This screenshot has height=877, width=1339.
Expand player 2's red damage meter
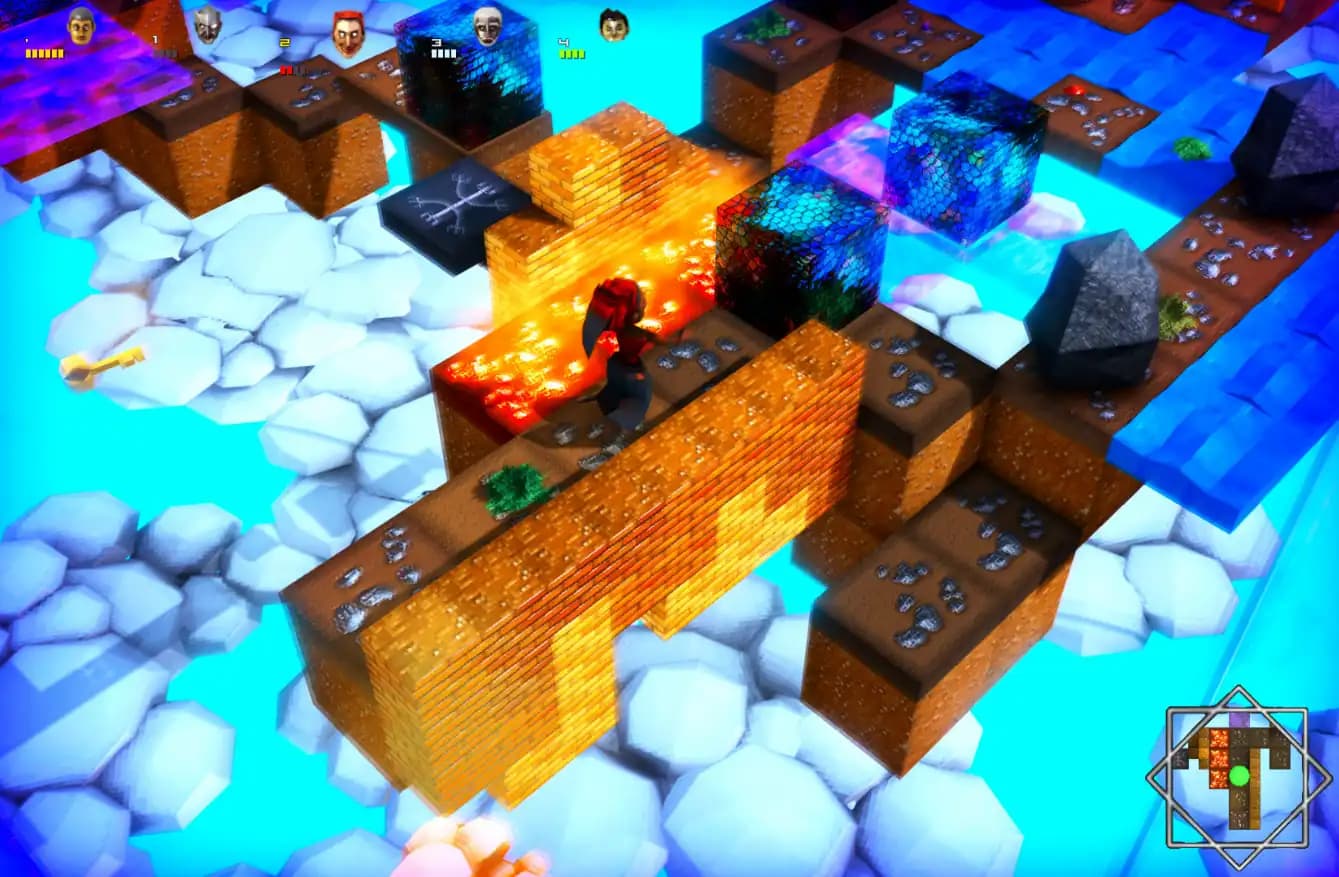(x=290, y=68)
